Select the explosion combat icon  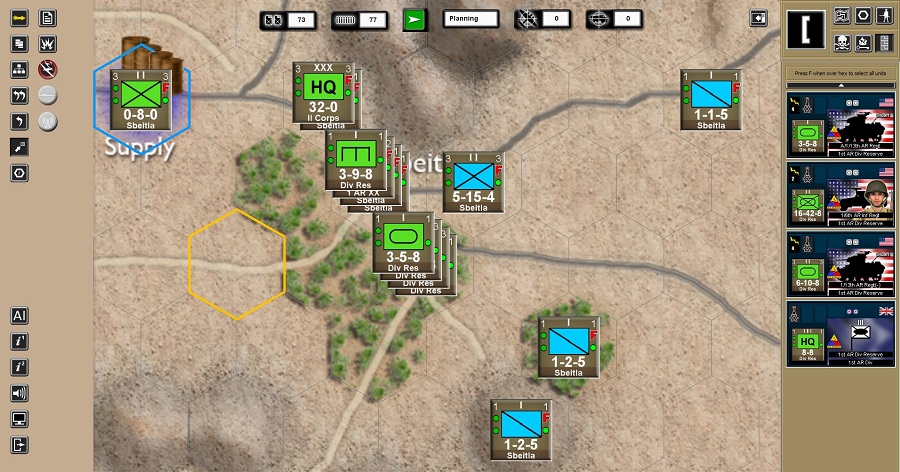[x=47, y=44]
